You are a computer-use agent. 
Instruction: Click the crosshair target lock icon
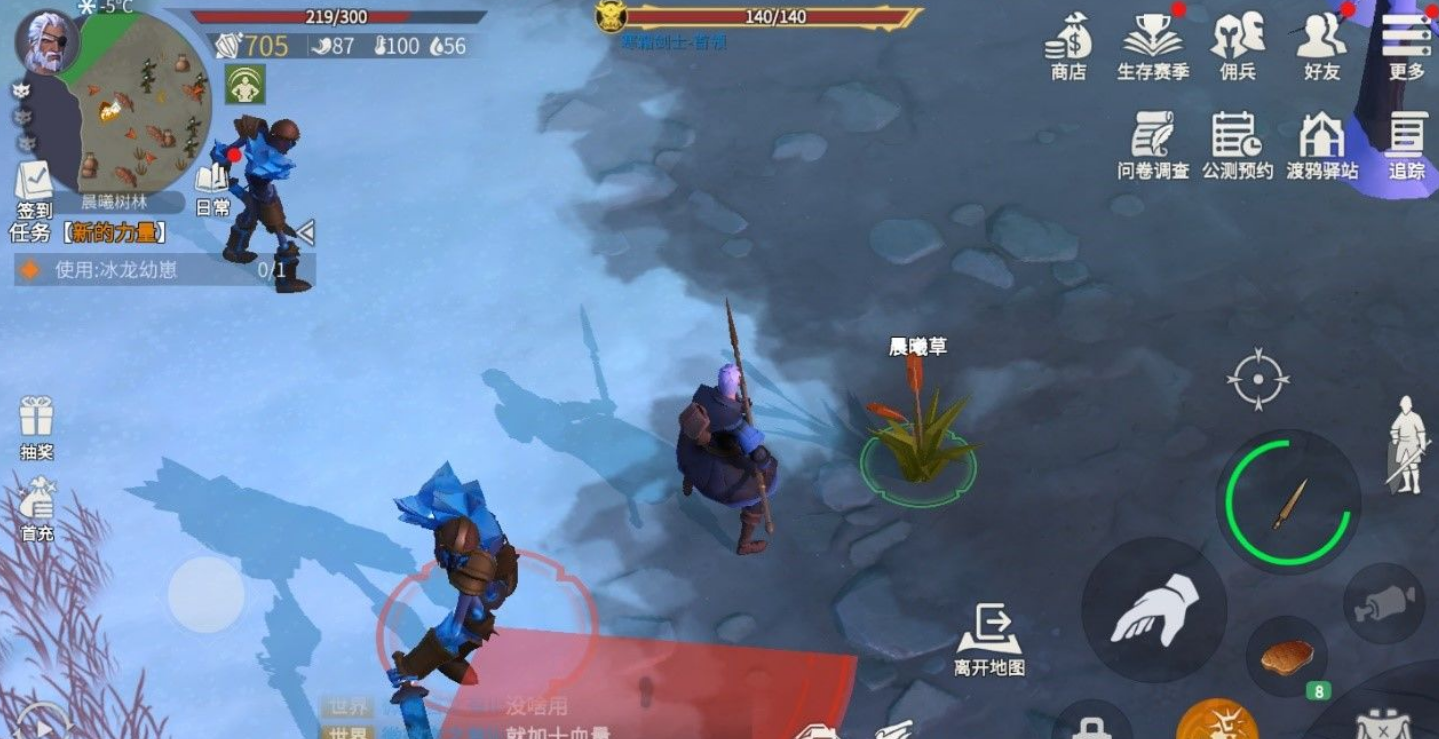pos(1258,379)
